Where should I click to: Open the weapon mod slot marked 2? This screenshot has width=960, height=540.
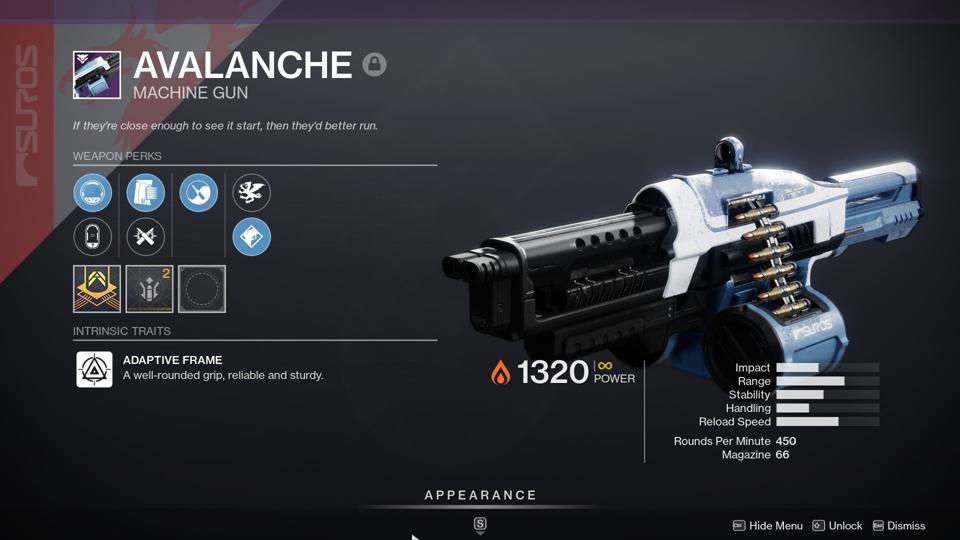click(x=150, y=289)
